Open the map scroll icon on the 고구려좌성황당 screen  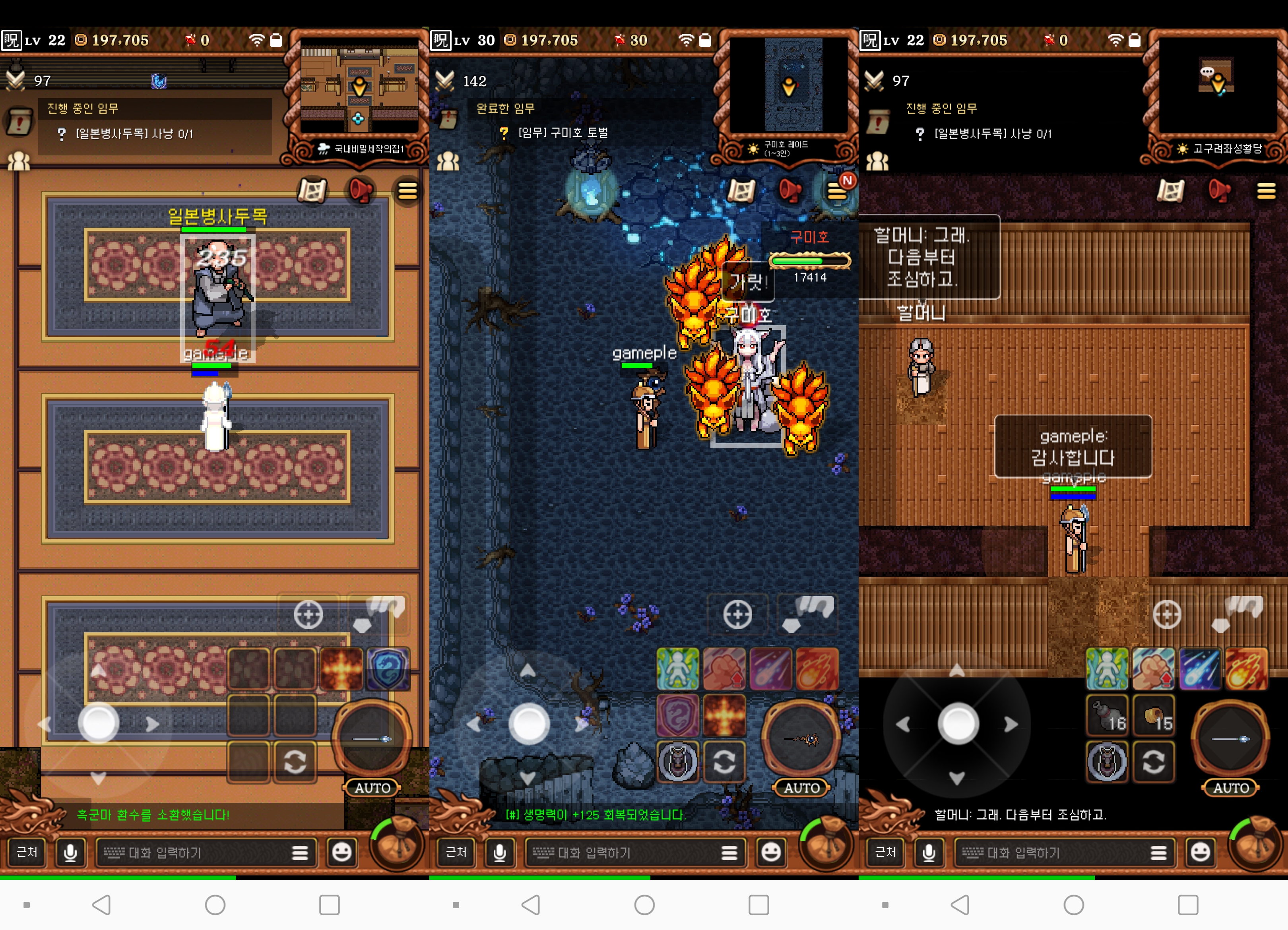click(x=1170, y=191)
